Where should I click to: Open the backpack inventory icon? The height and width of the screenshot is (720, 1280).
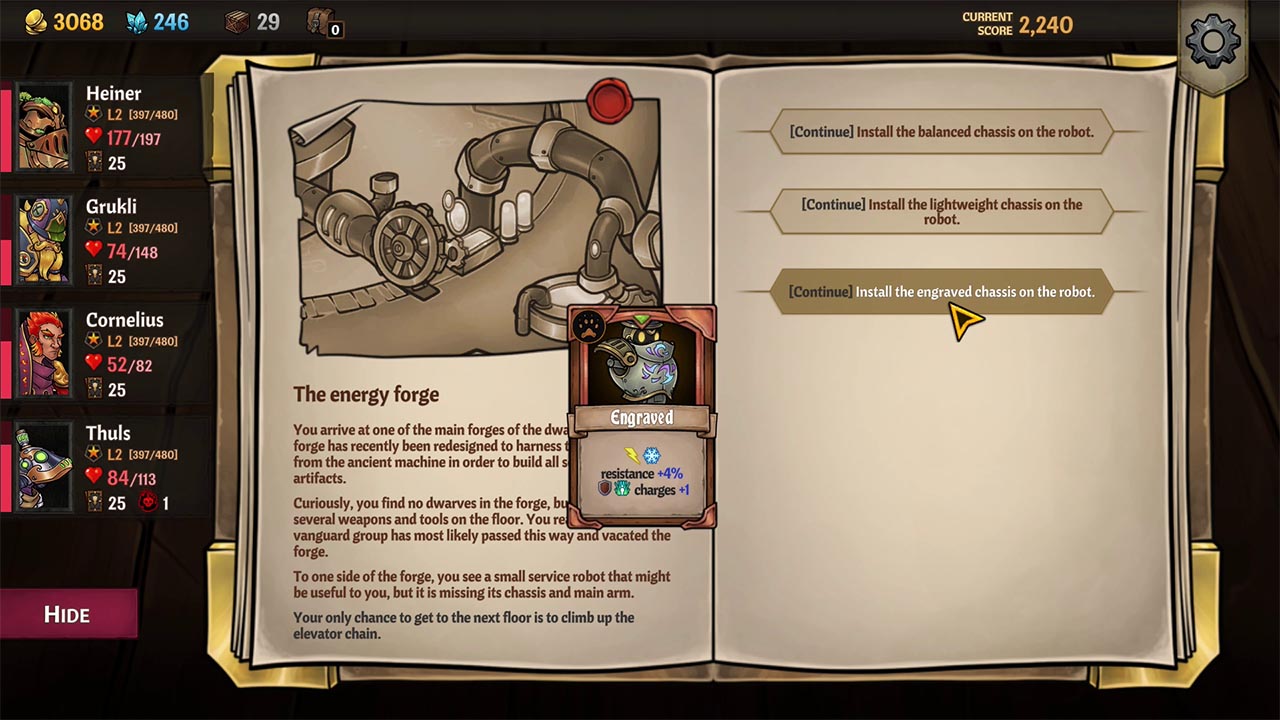pyautogui.click(x=320, y=22)
